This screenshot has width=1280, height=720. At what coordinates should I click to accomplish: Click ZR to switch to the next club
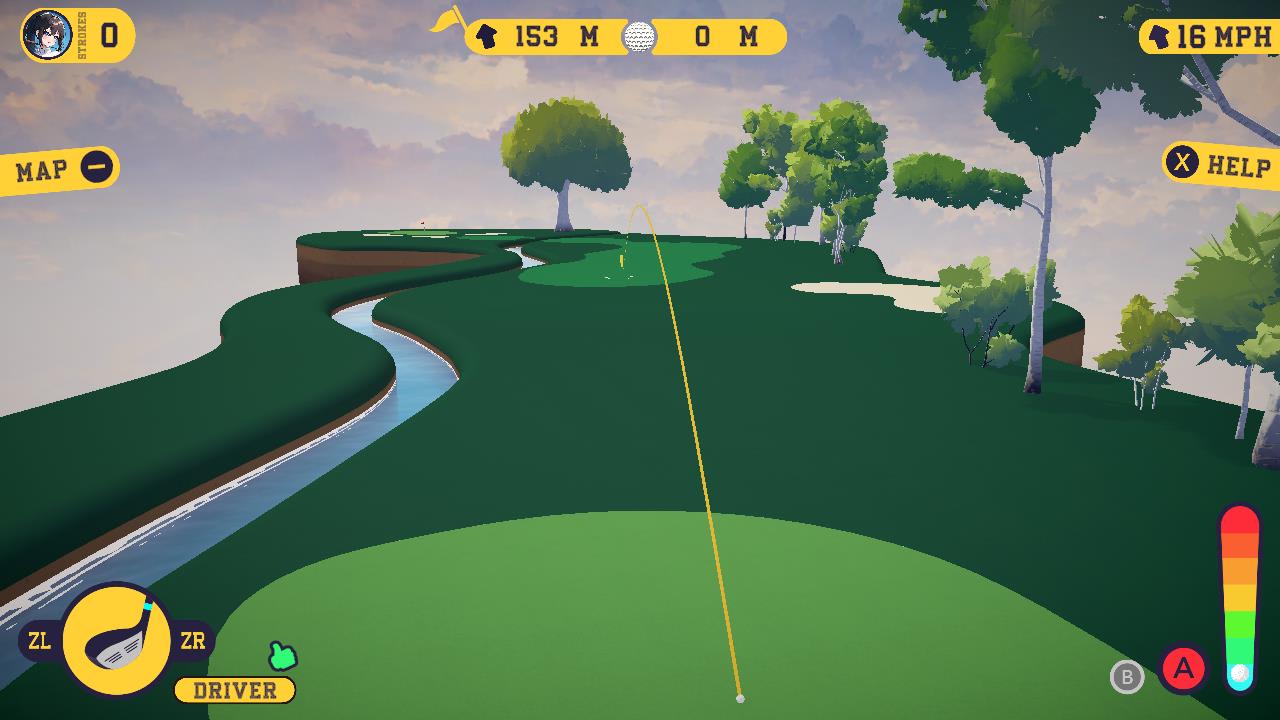pos(196,640)
